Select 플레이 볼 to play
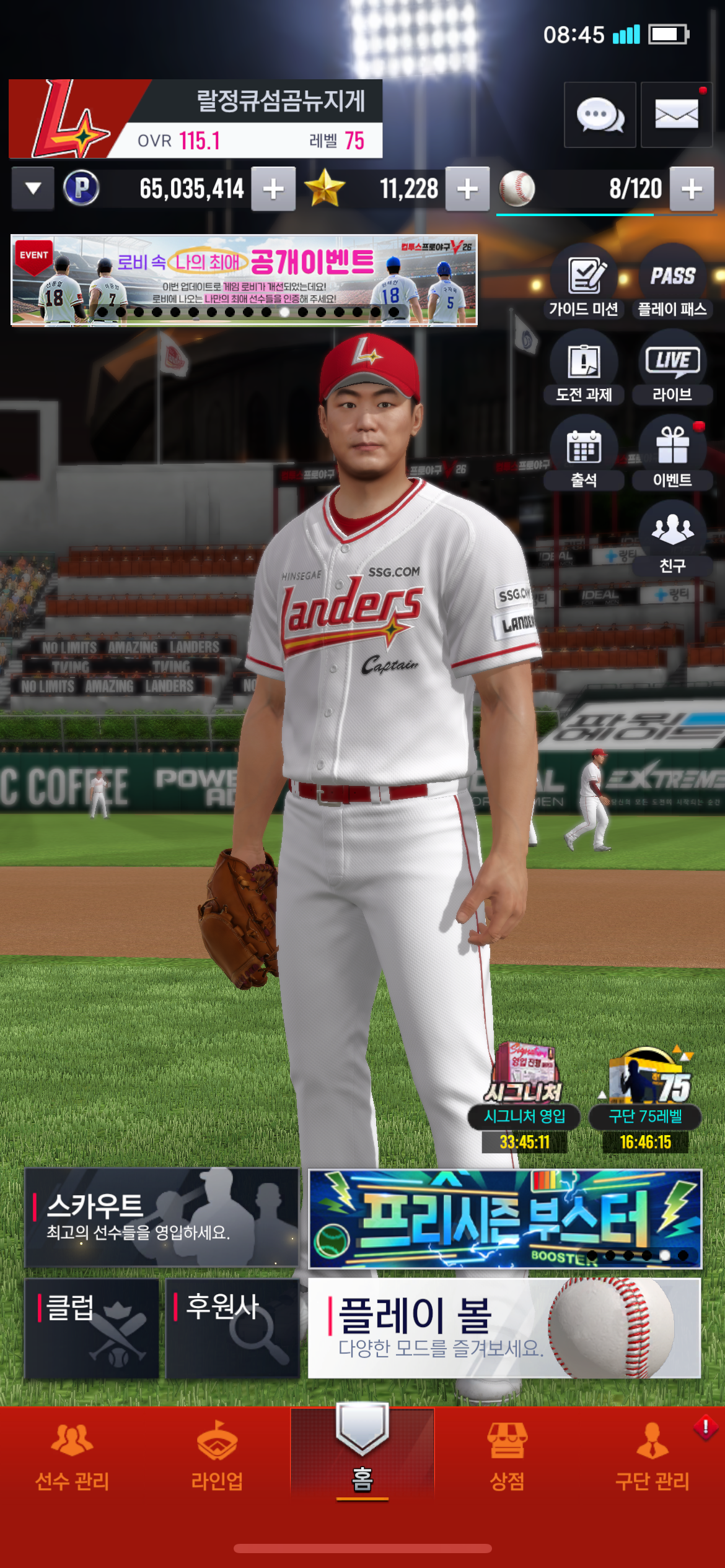Screen dimensions: 725x1568 click(504, 1329)
